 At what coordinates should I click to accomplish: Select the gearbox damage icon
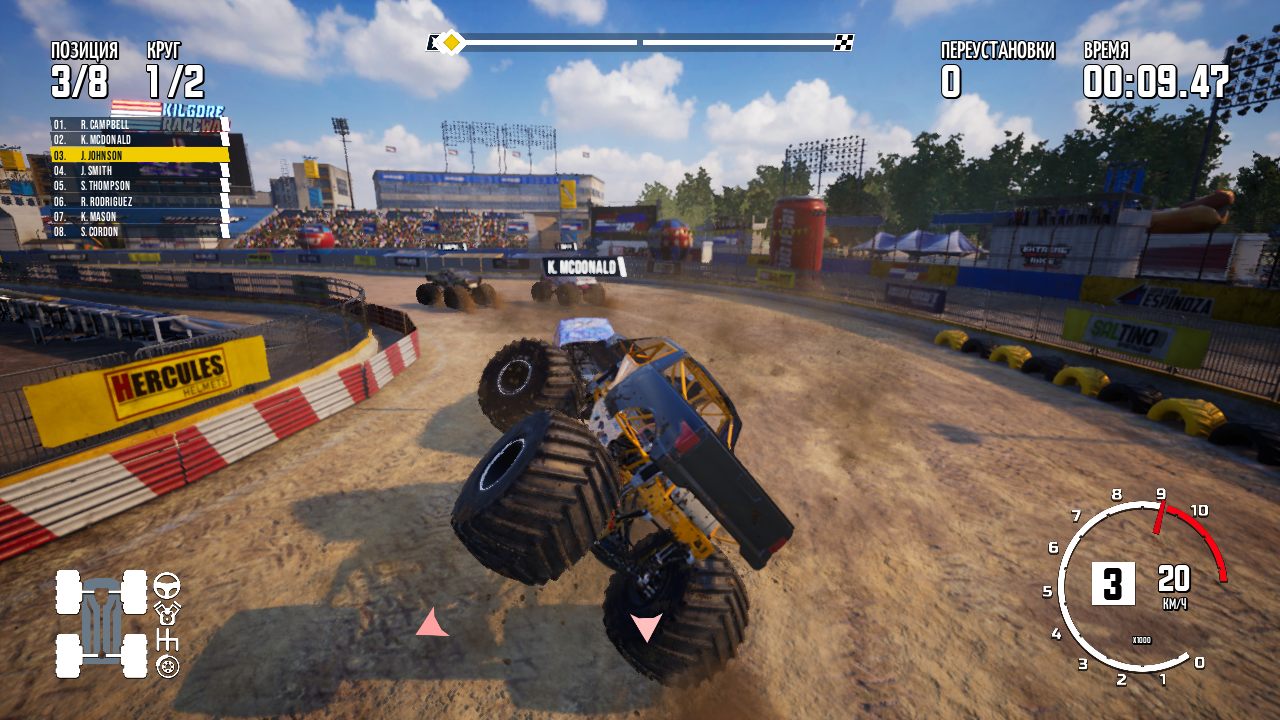(x=167, y=640)
